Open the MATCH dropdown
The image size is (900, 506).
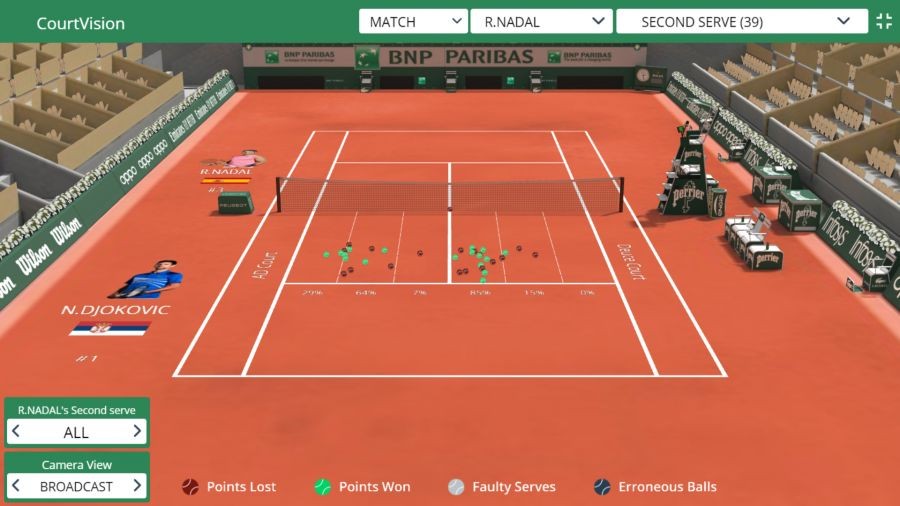[413, 22]
